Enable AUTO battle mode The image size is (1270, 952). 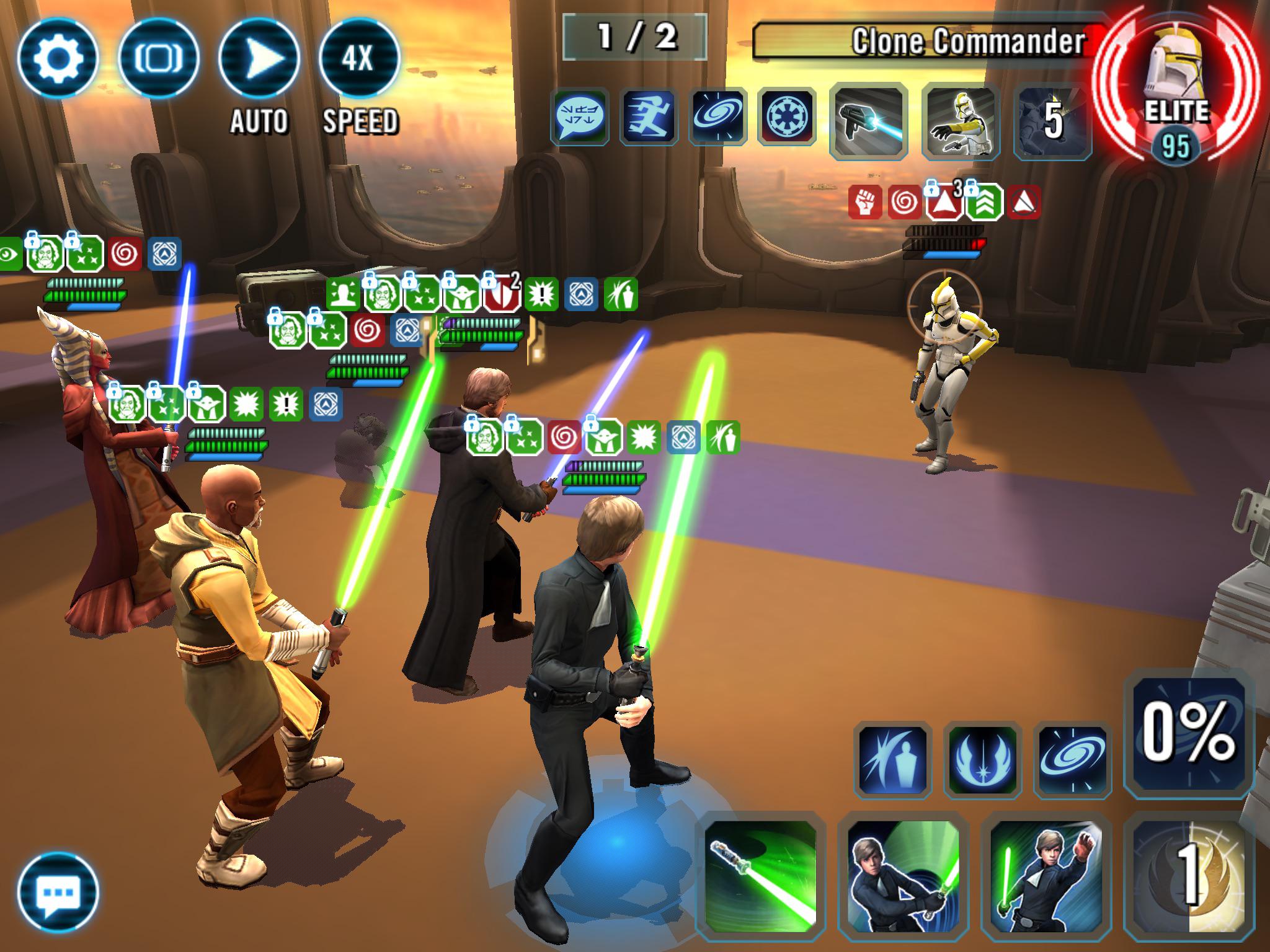pyautogui.click(x=260, y=57)
